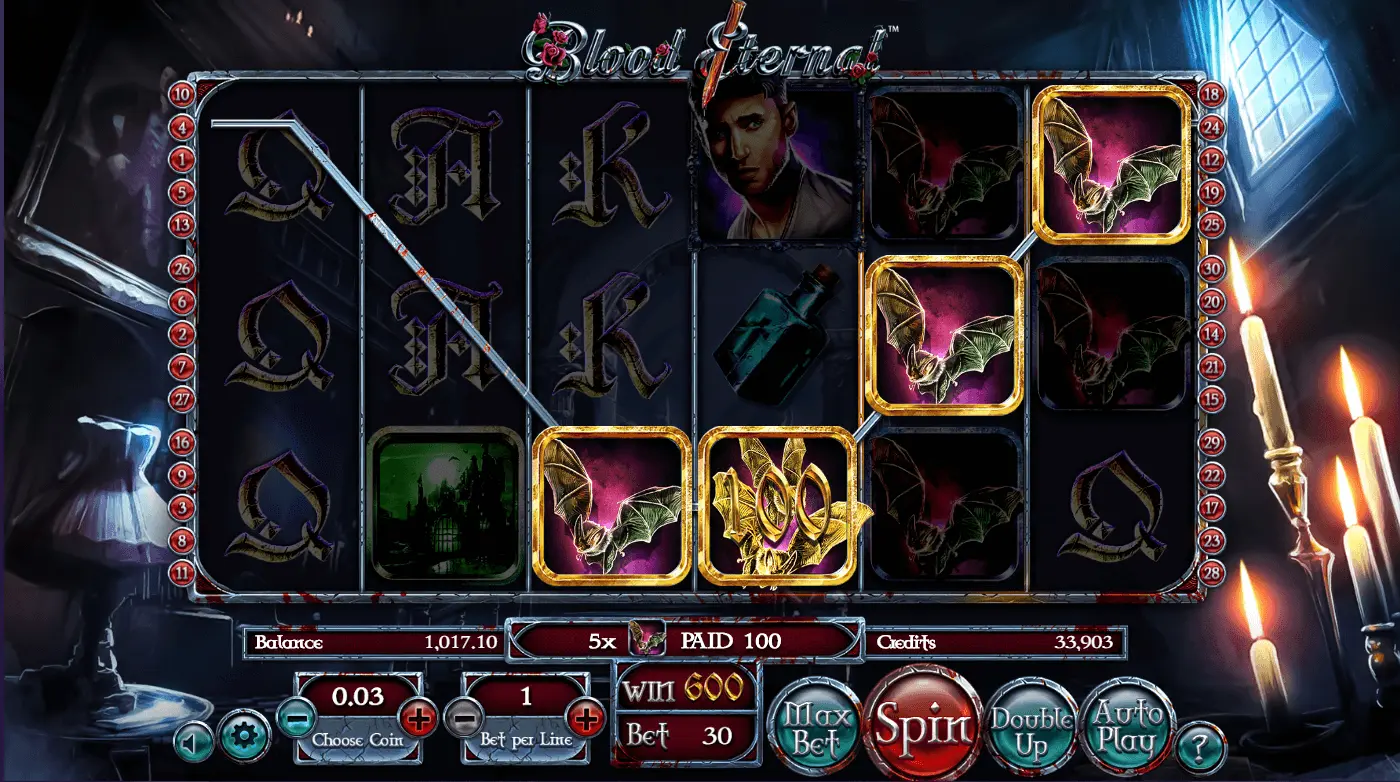Select payline number 26 marker

182,268
